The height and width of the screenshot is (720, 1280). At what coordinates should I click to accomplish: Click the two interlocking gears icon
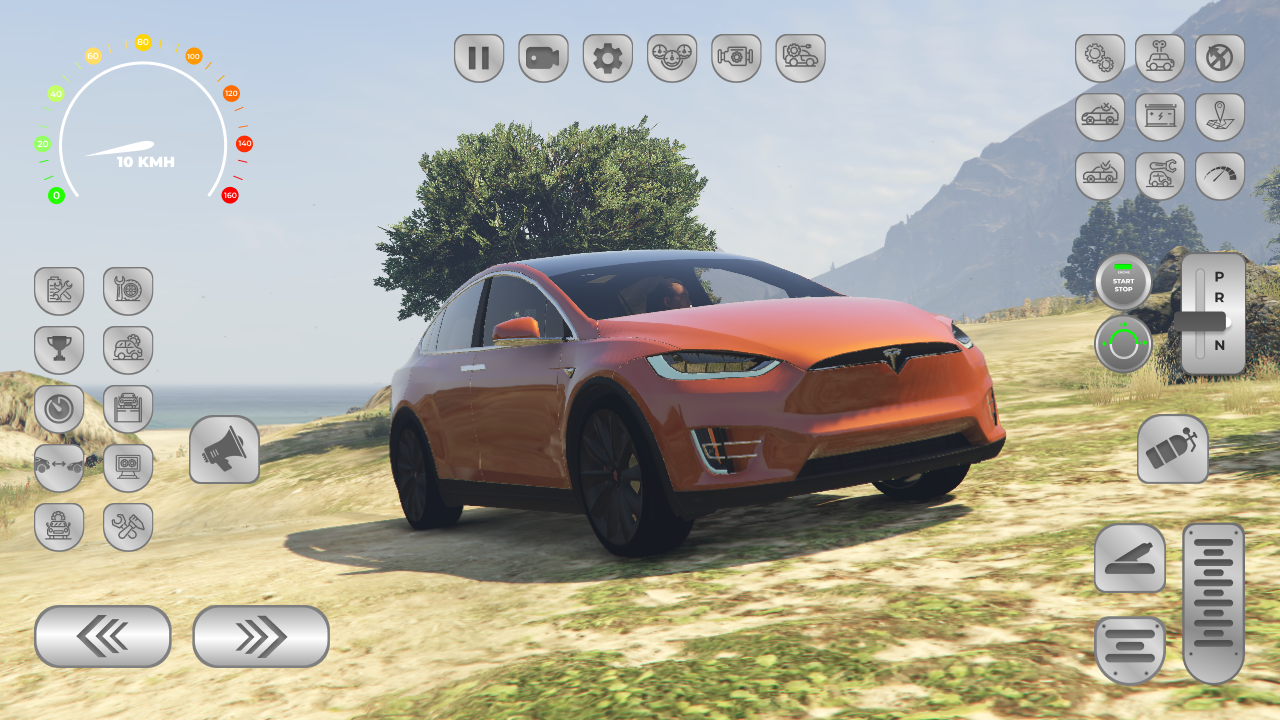(x=1100, y=58)
